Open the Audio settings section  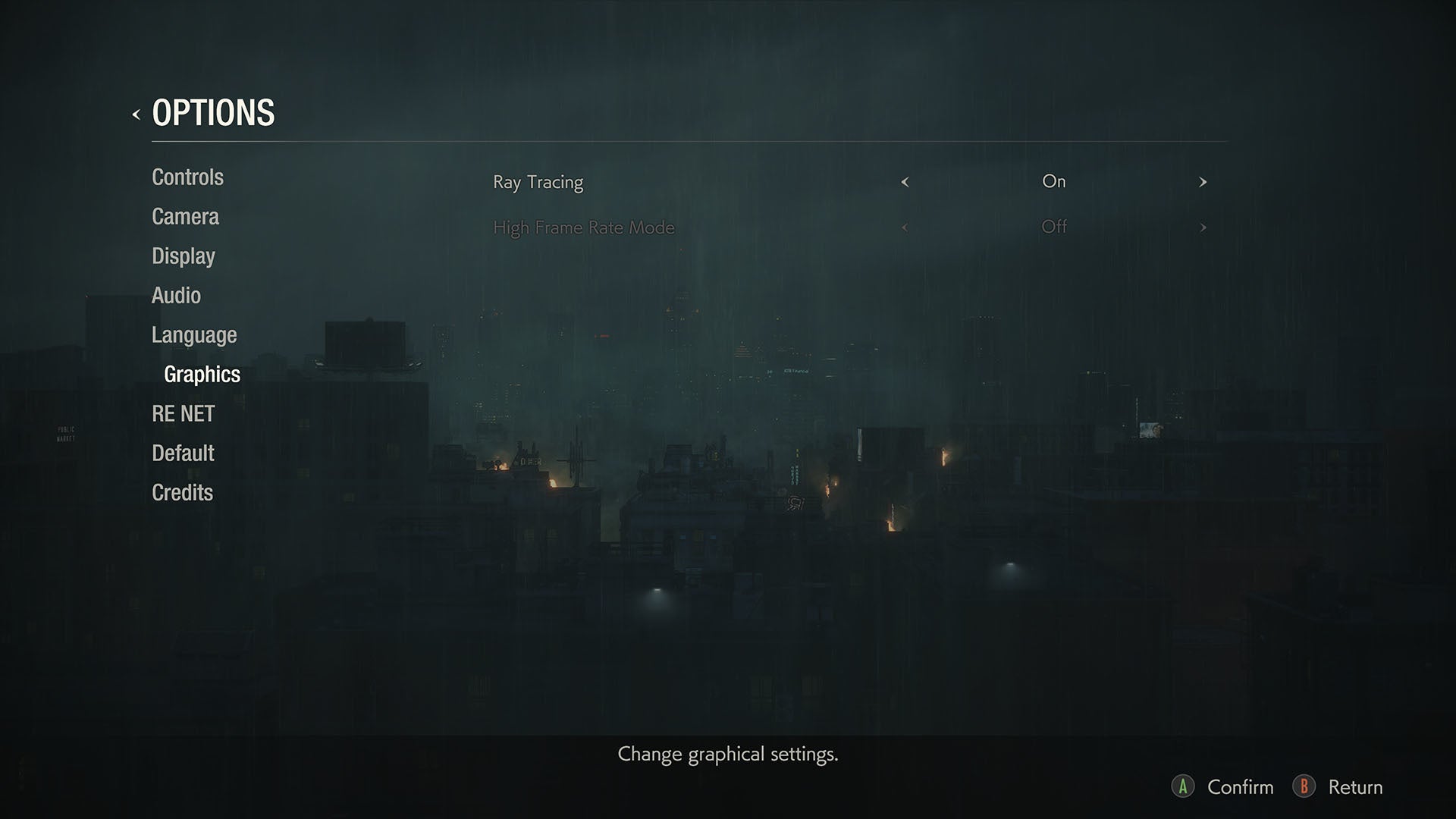click(176, 295)
